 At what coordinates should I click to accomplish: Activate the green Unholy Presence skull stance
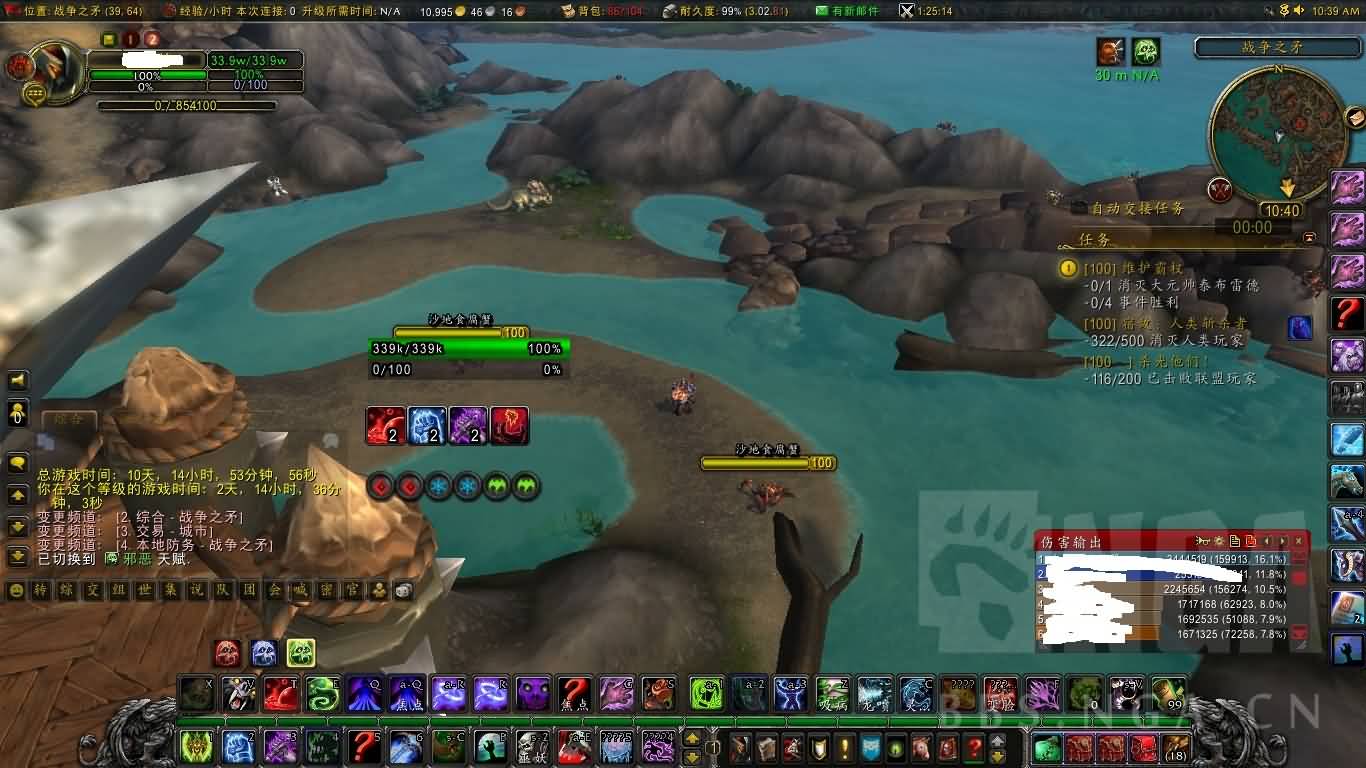click(x=301, y=653)
